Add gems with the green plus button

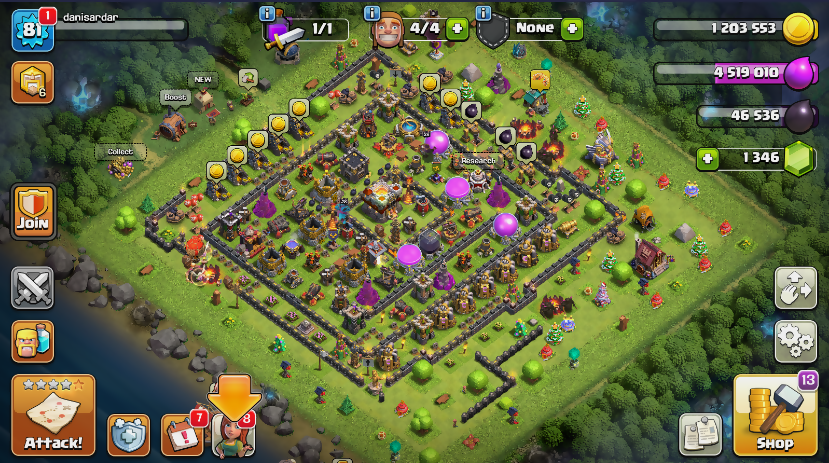point(708,158)
